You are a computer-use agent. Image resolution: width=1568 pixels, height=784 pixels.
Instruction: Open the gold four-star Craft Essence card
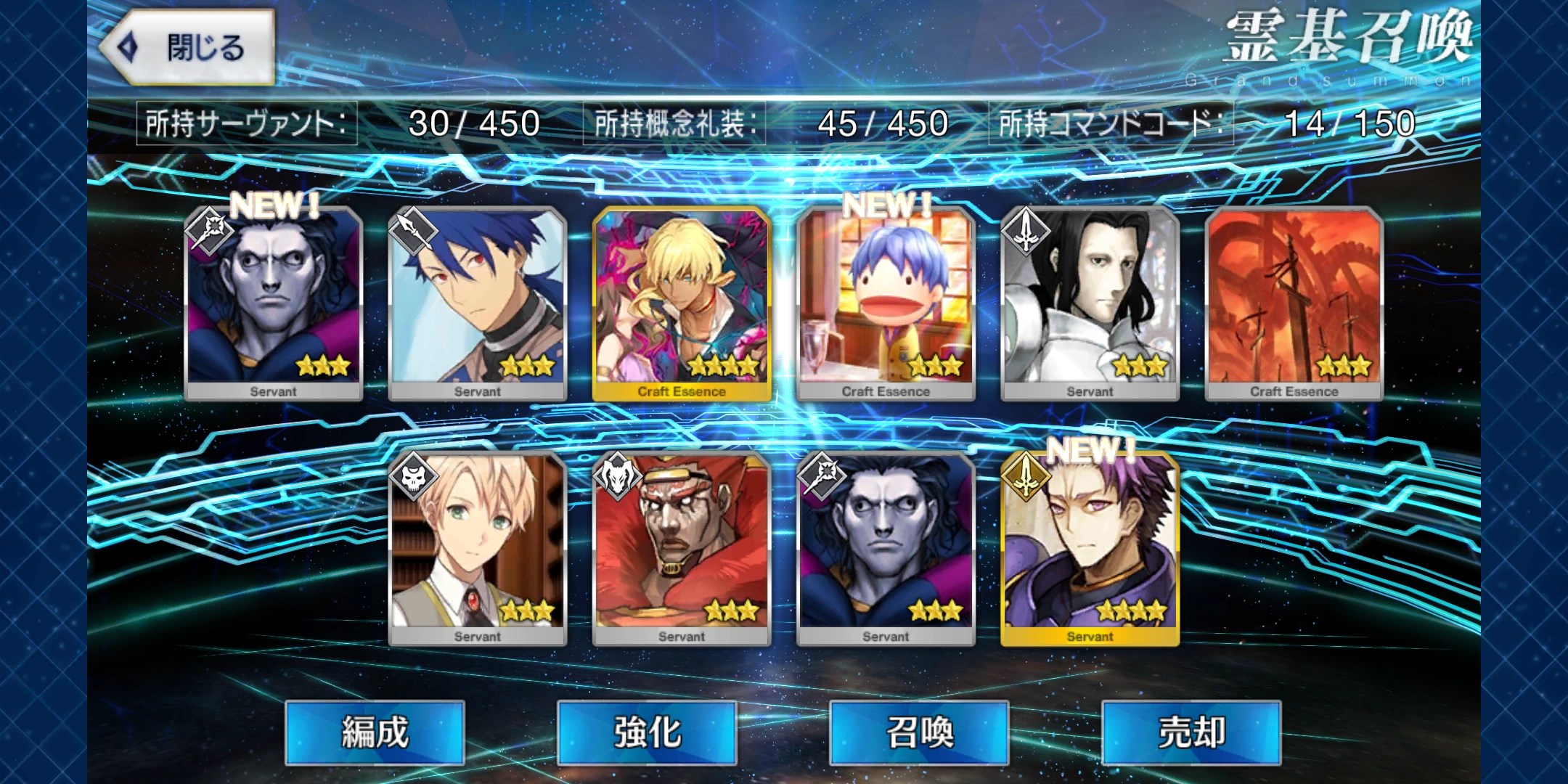(682, 302)
